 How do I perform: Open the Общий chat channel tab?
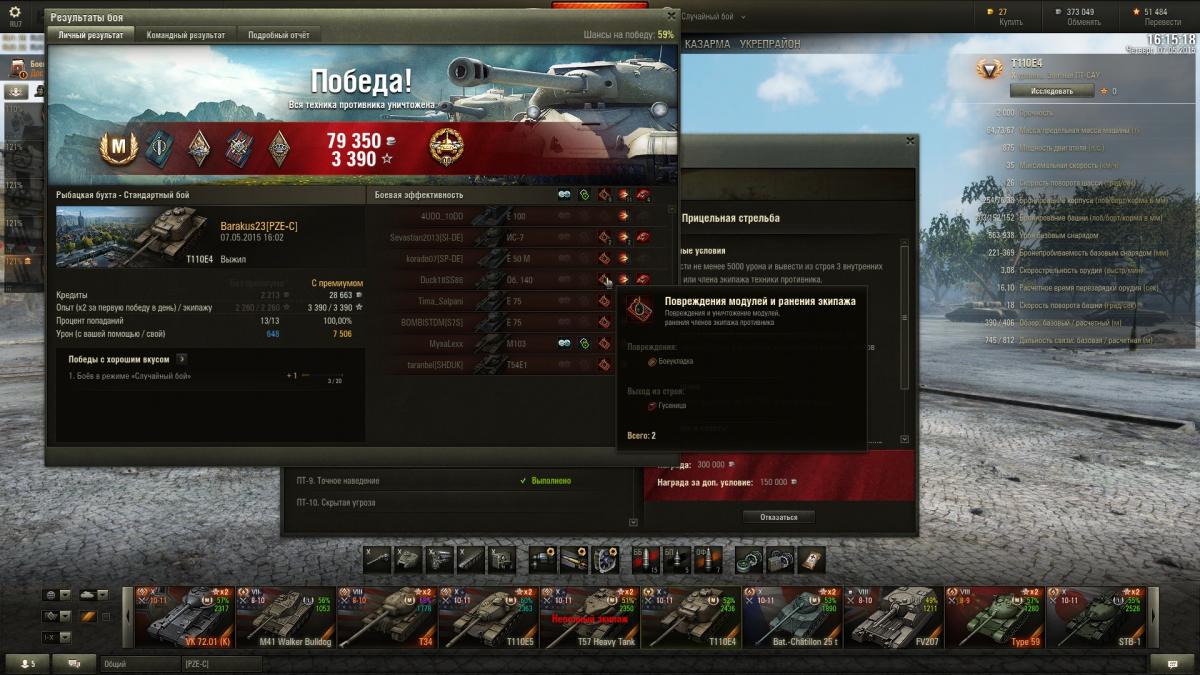click(138, 663)
